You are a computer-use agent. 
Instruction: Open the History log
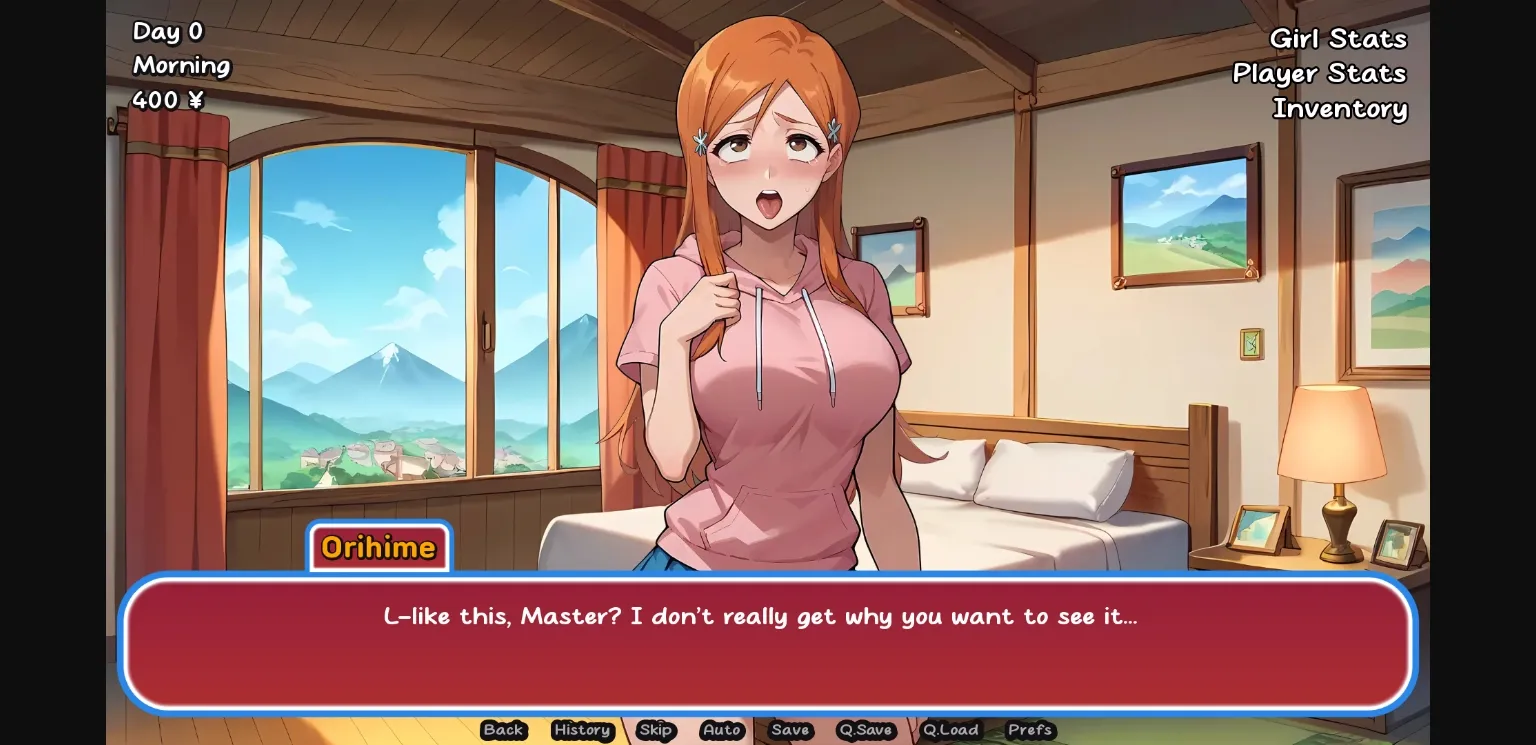pyautogui.click(x=582, y=731)
